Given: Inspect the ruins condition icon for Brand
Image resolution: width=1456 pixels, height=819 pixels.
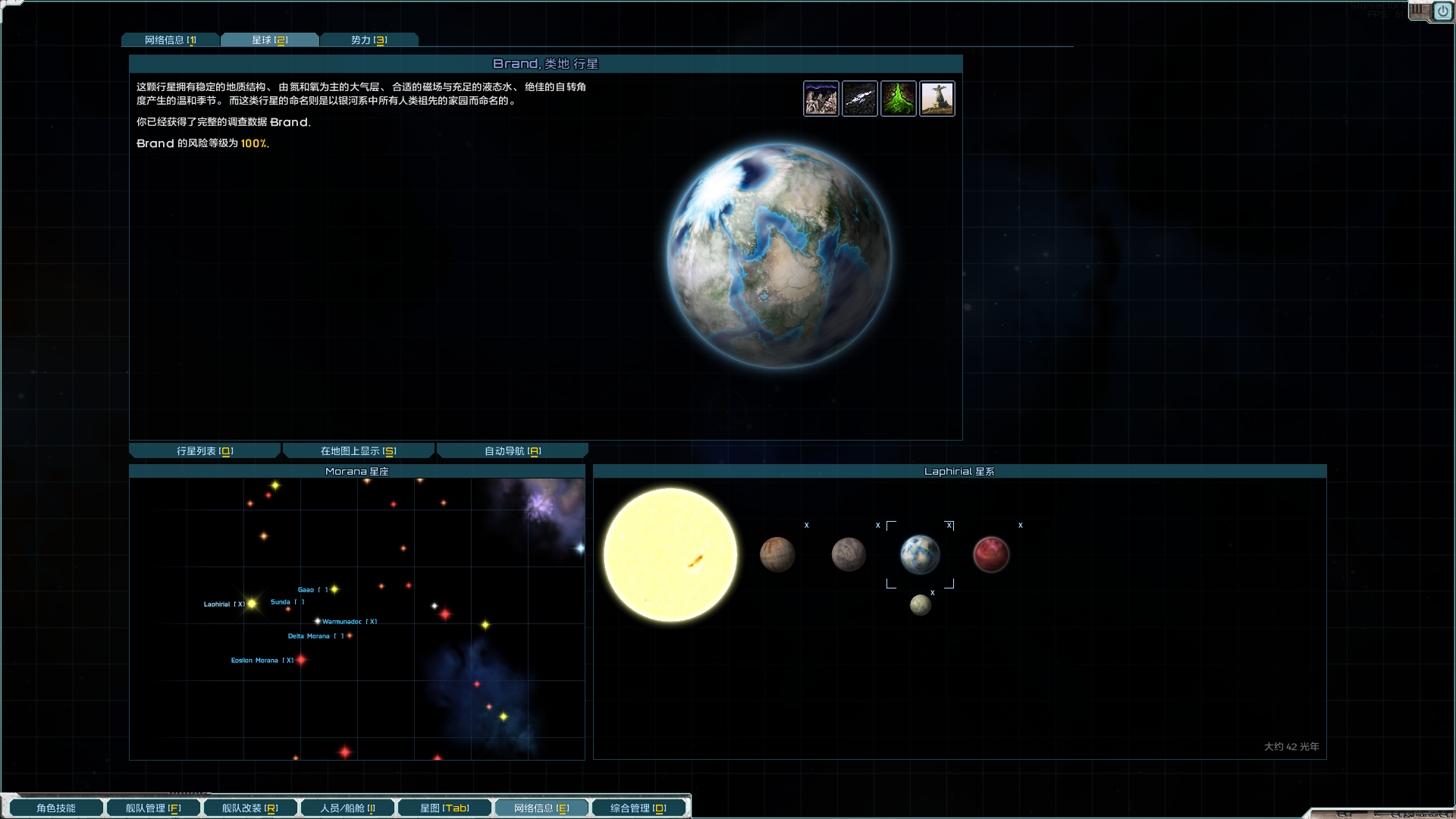Looking at the screenshot, I should 821,98.
